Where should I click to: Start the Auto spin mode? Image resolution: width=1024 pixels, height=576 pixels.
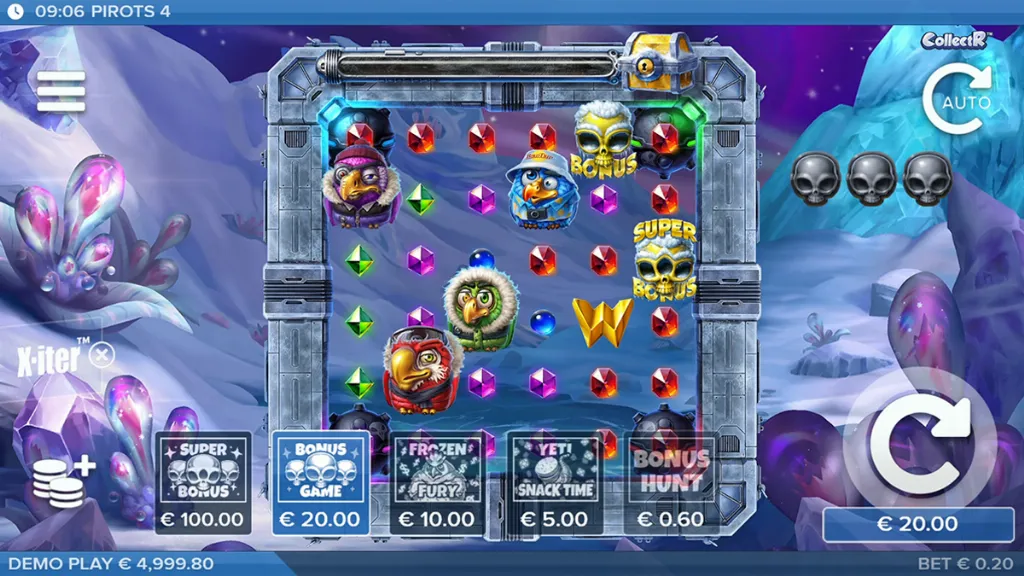click(957, 100)
